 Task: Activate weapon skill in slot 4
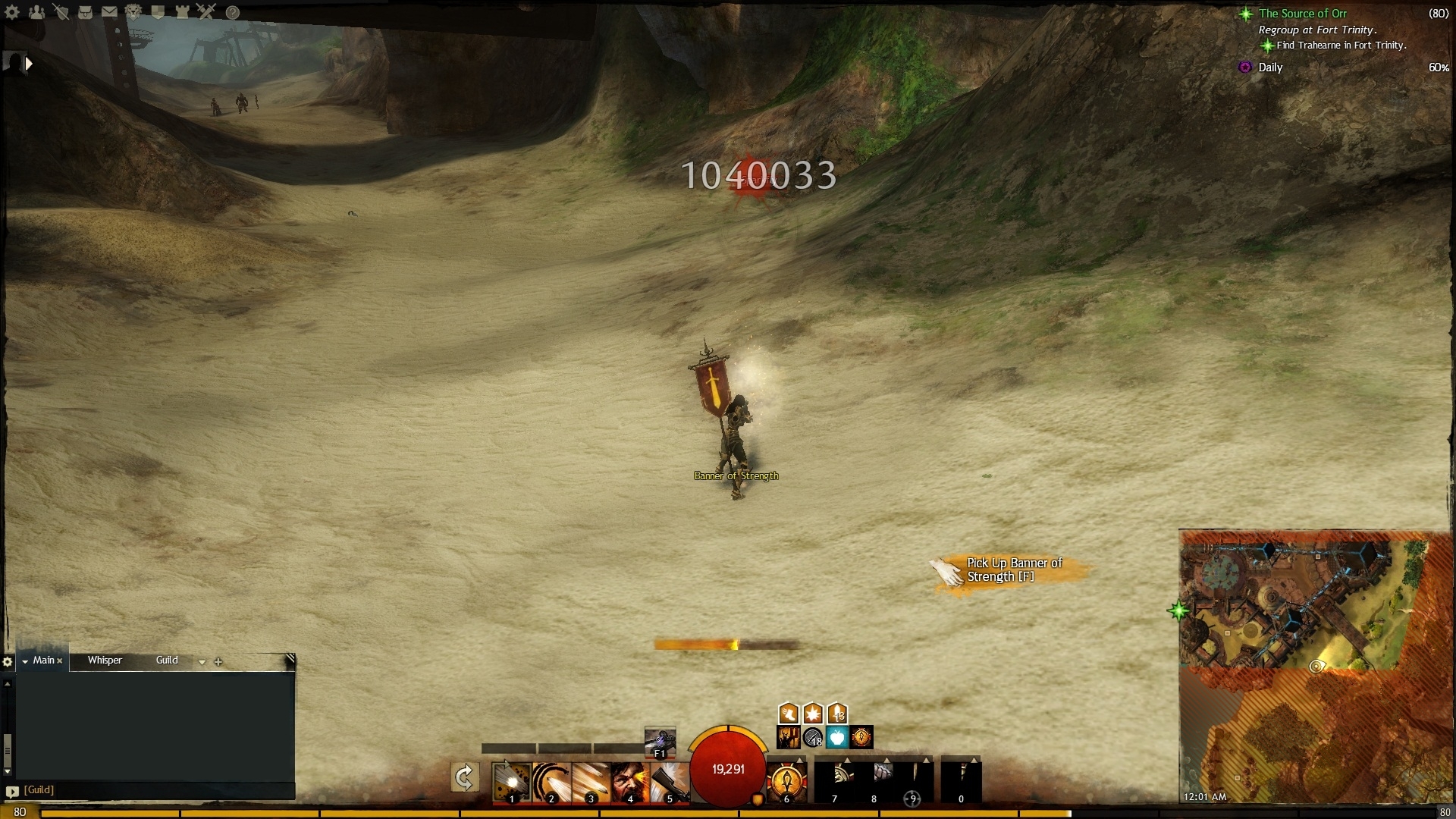[629, 782]
